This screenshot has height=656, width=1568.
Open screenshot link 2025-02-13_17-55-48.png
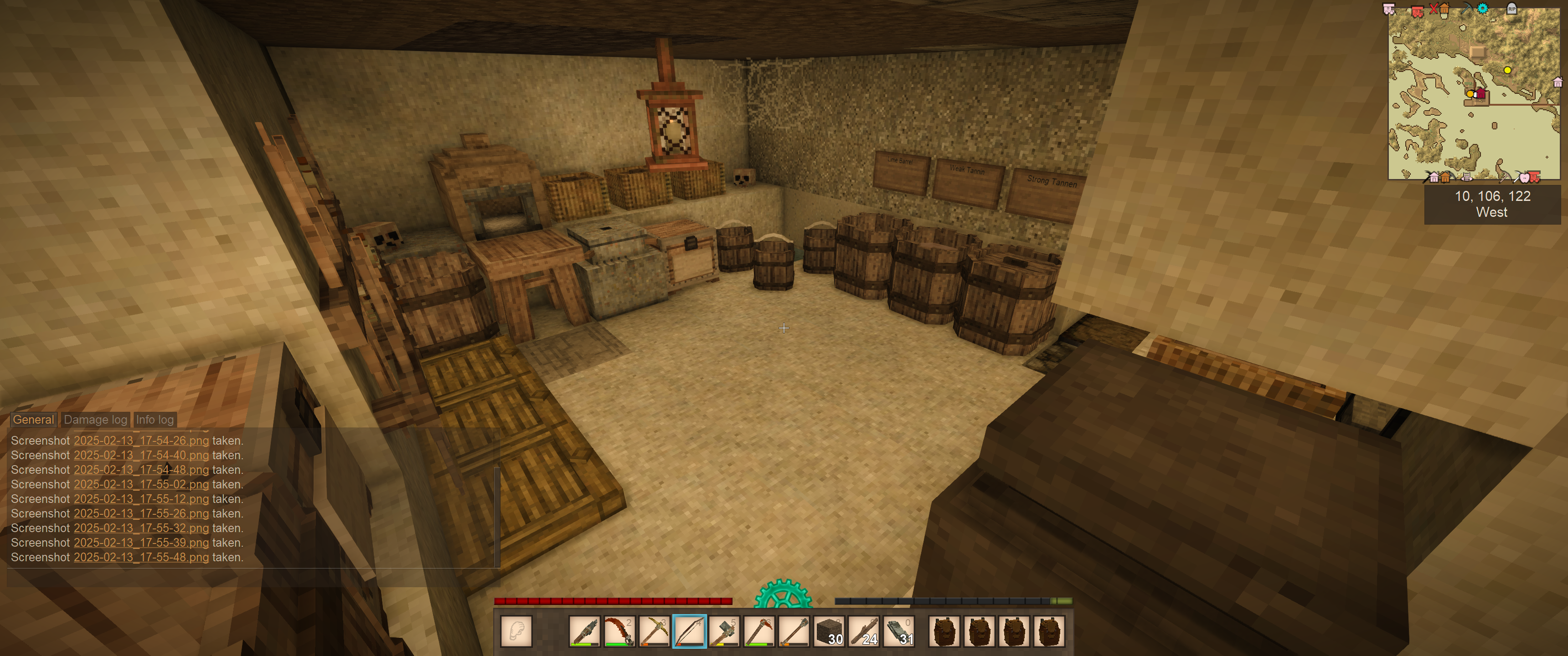[x=141, y=558]
